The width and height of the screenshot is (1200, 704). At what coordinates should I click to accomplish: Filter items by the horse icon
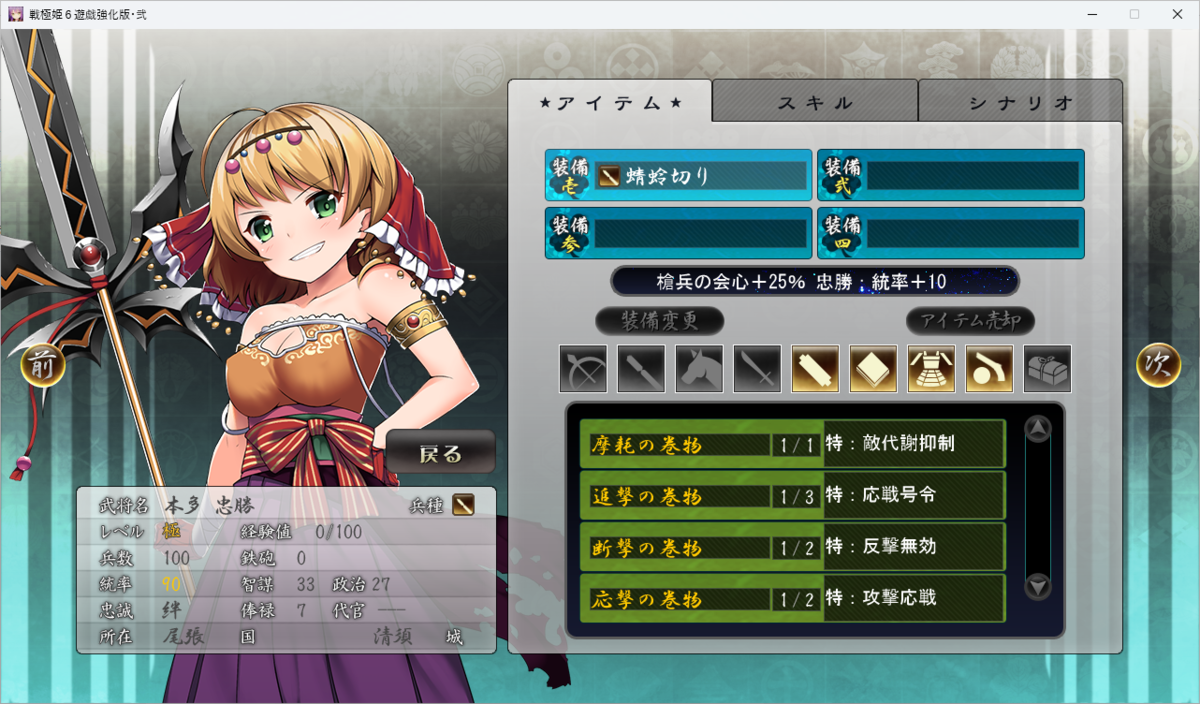699,369
